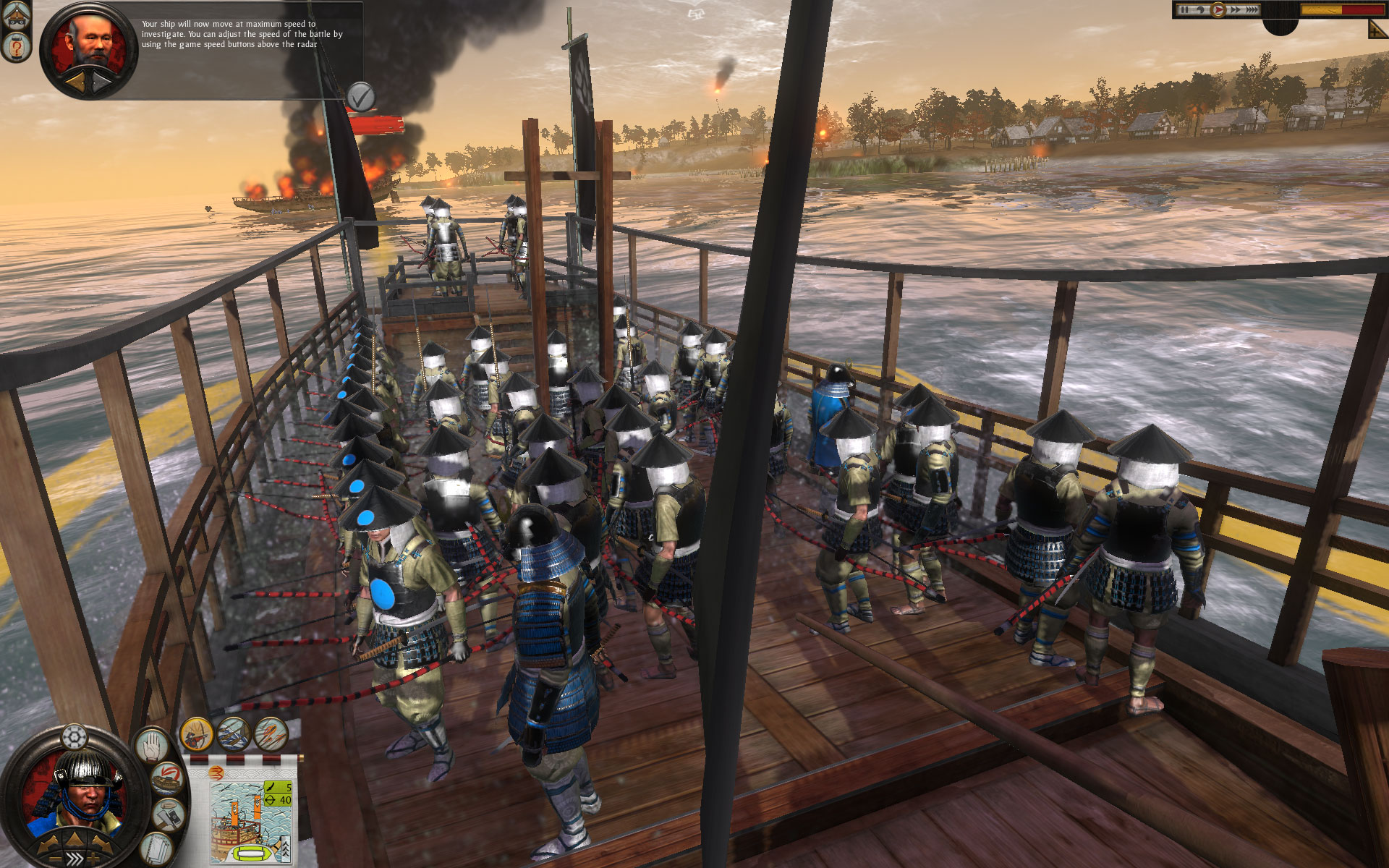Dismiss the advisor message with the checkmark

click(x=360, y=95)
